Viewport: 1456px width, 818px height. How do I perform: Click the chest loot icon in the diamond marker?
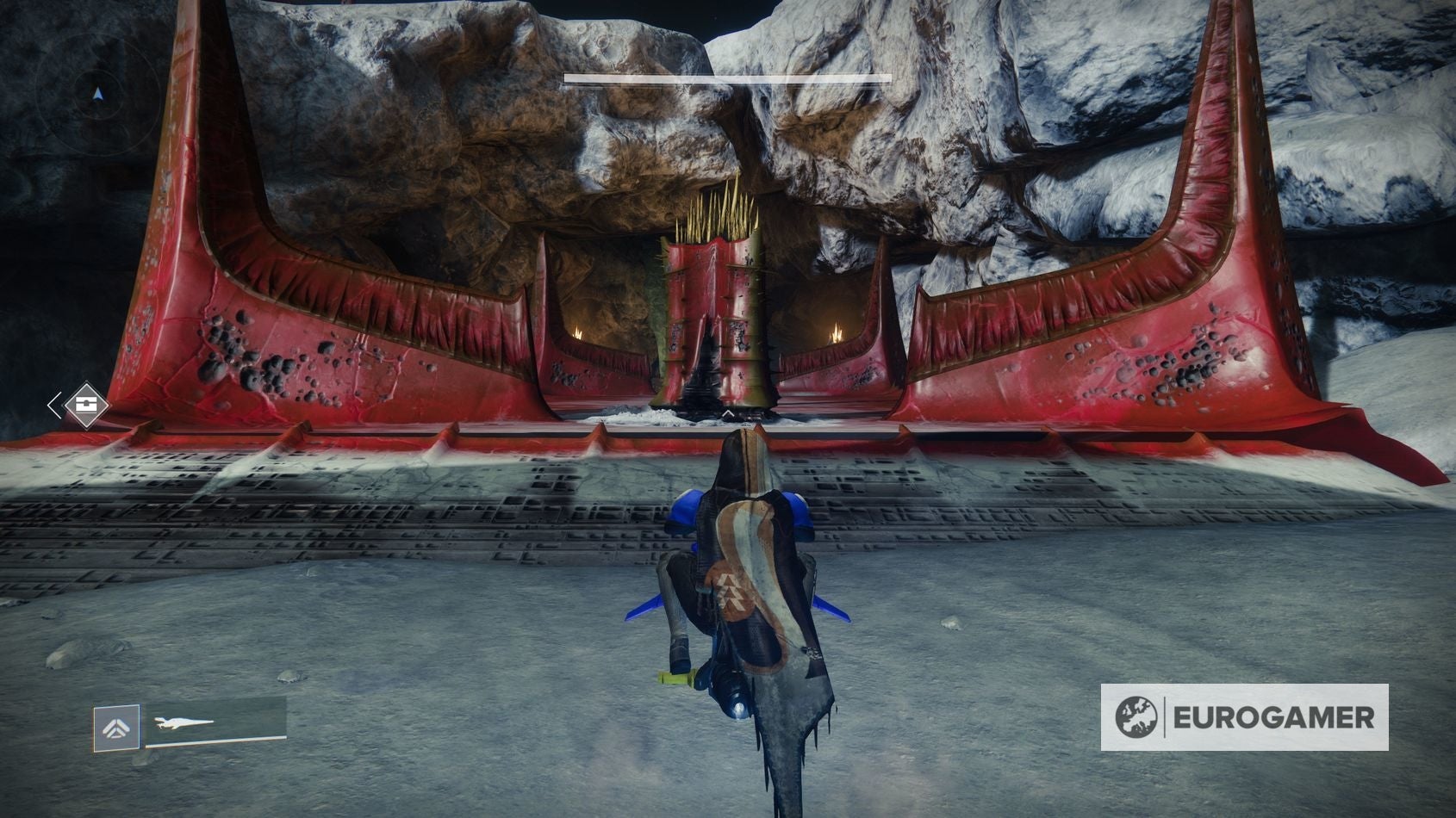pos(84,405)
